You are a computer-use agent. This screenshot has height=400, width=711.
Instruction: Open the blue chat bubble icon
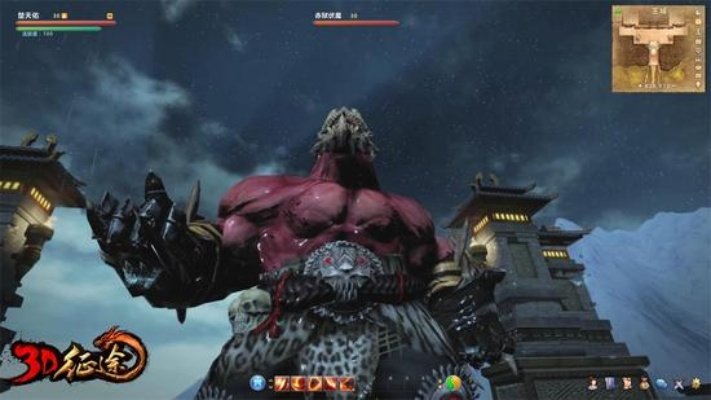[661, 382]
